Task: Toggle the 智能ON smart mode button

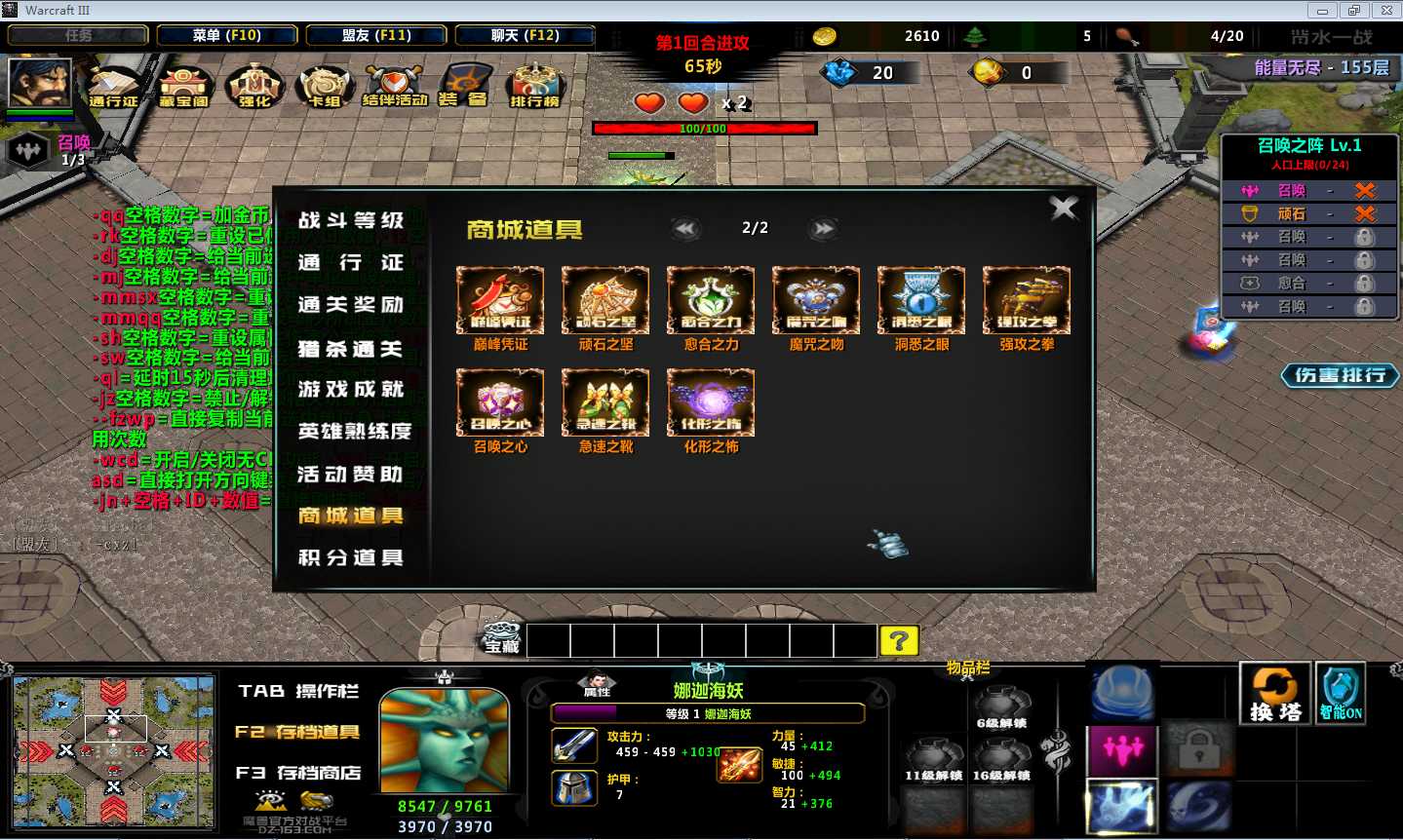Action: [1341, 694]
